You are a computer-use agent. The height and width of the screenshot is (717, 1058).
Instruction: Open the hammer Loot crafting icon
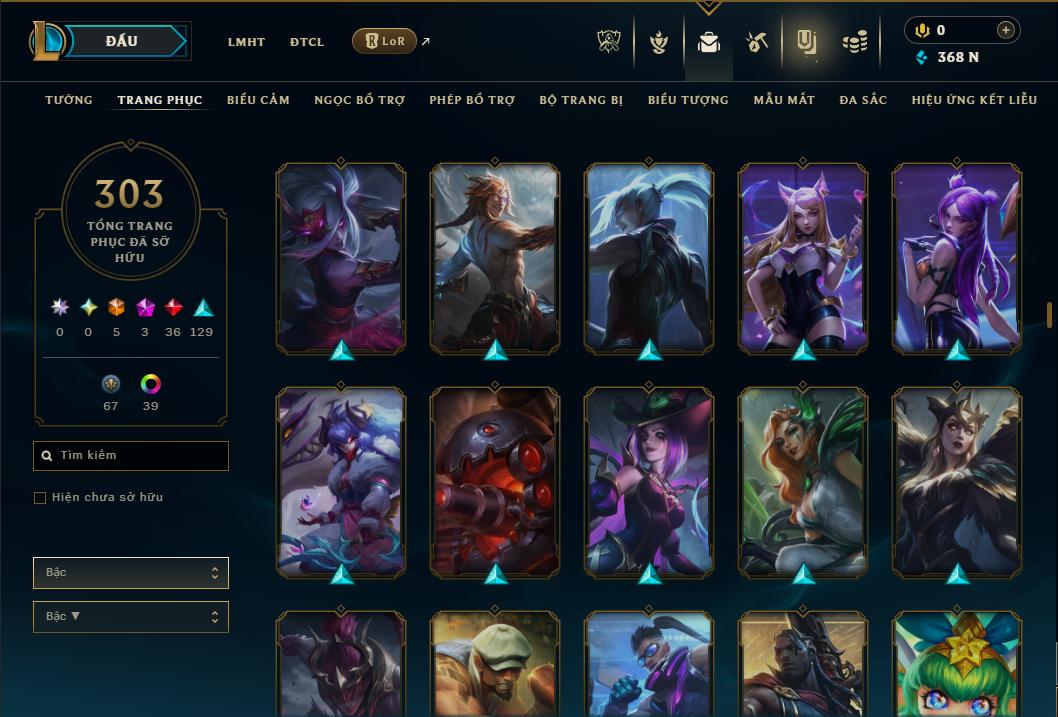pos(757,42)
